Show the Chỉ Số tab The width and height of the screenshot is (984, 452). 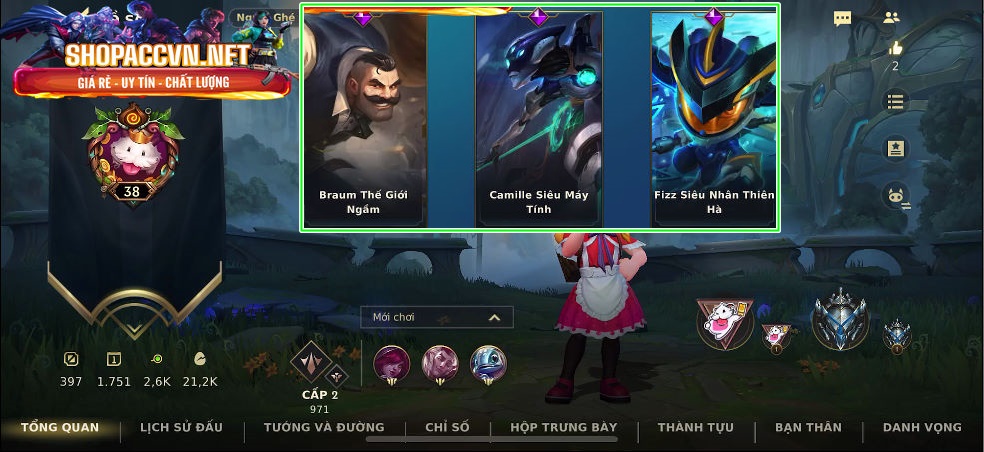tap(447, 428)
